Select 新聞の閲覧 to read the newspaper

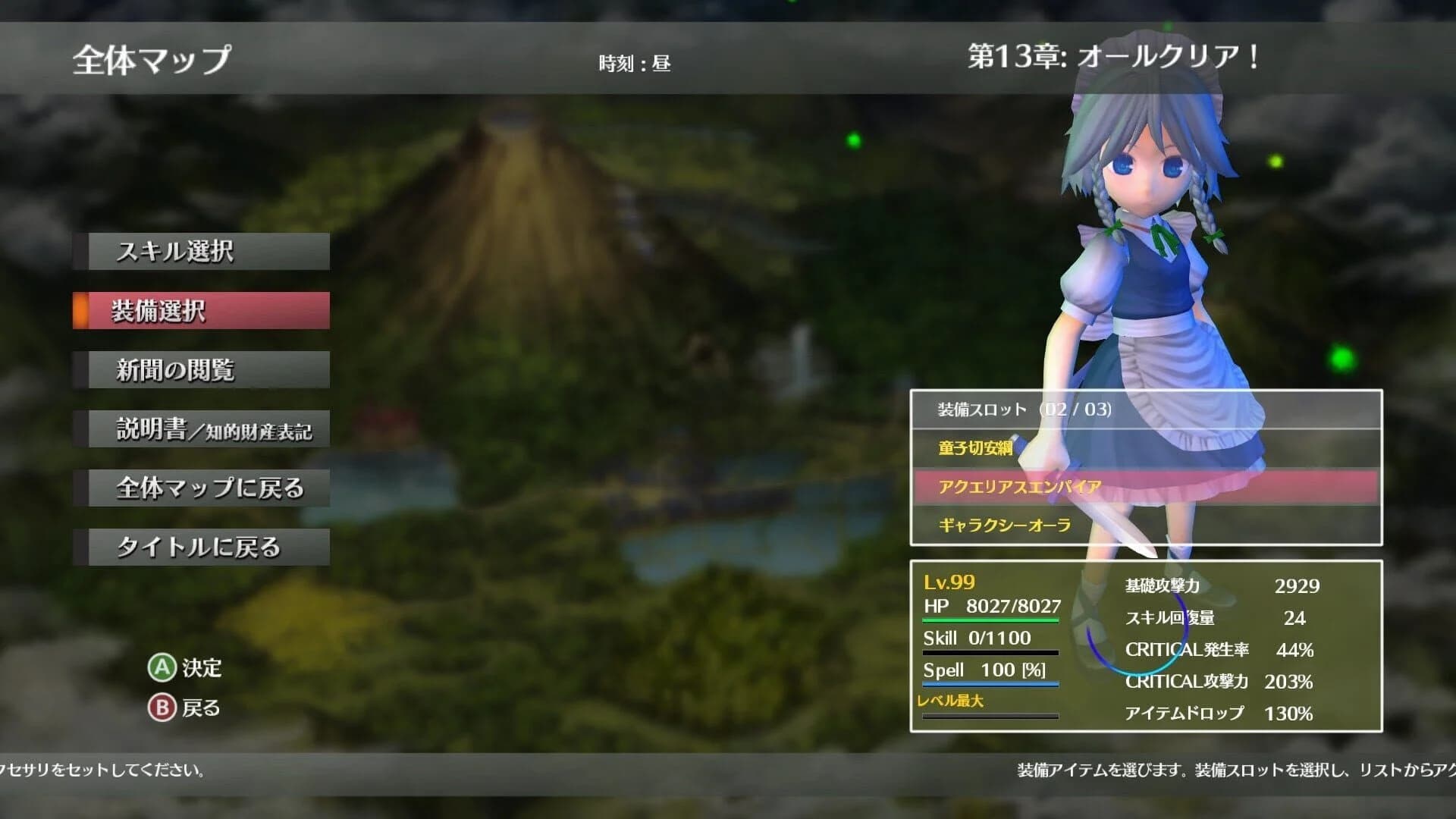click(202, 369)
